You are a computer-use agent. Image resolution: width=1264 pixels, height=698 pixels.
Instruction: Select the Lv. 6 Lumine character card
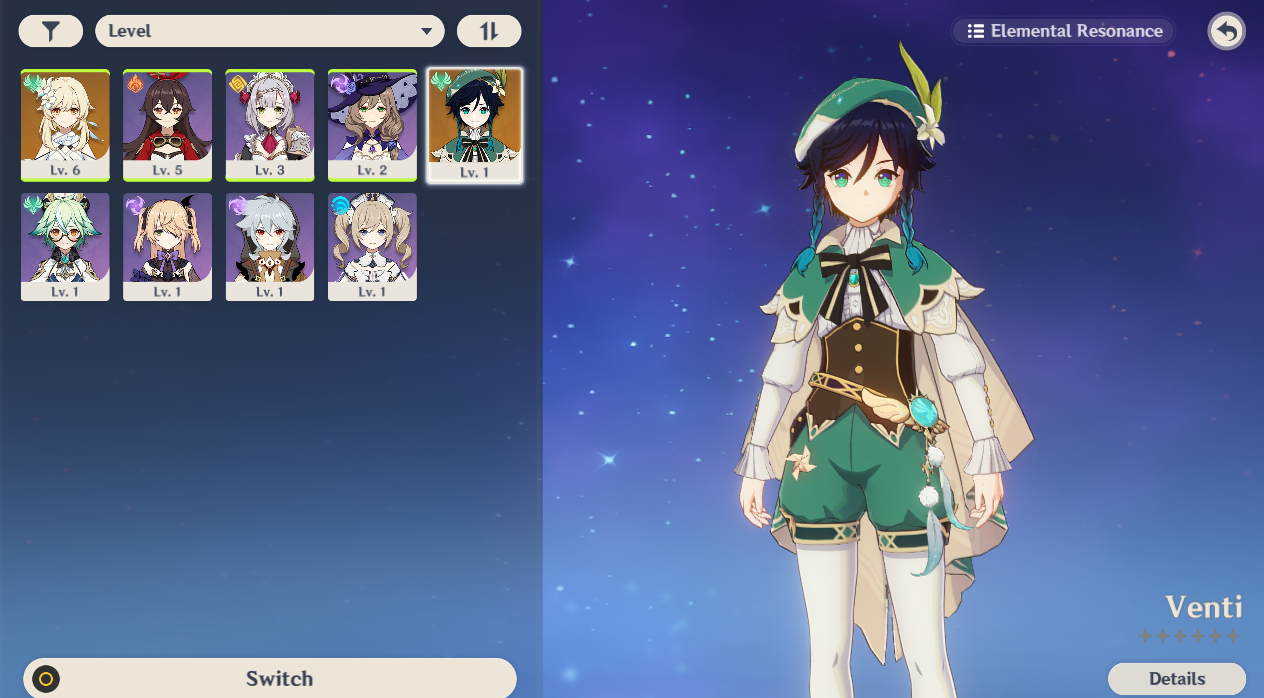tap(65, 125)
